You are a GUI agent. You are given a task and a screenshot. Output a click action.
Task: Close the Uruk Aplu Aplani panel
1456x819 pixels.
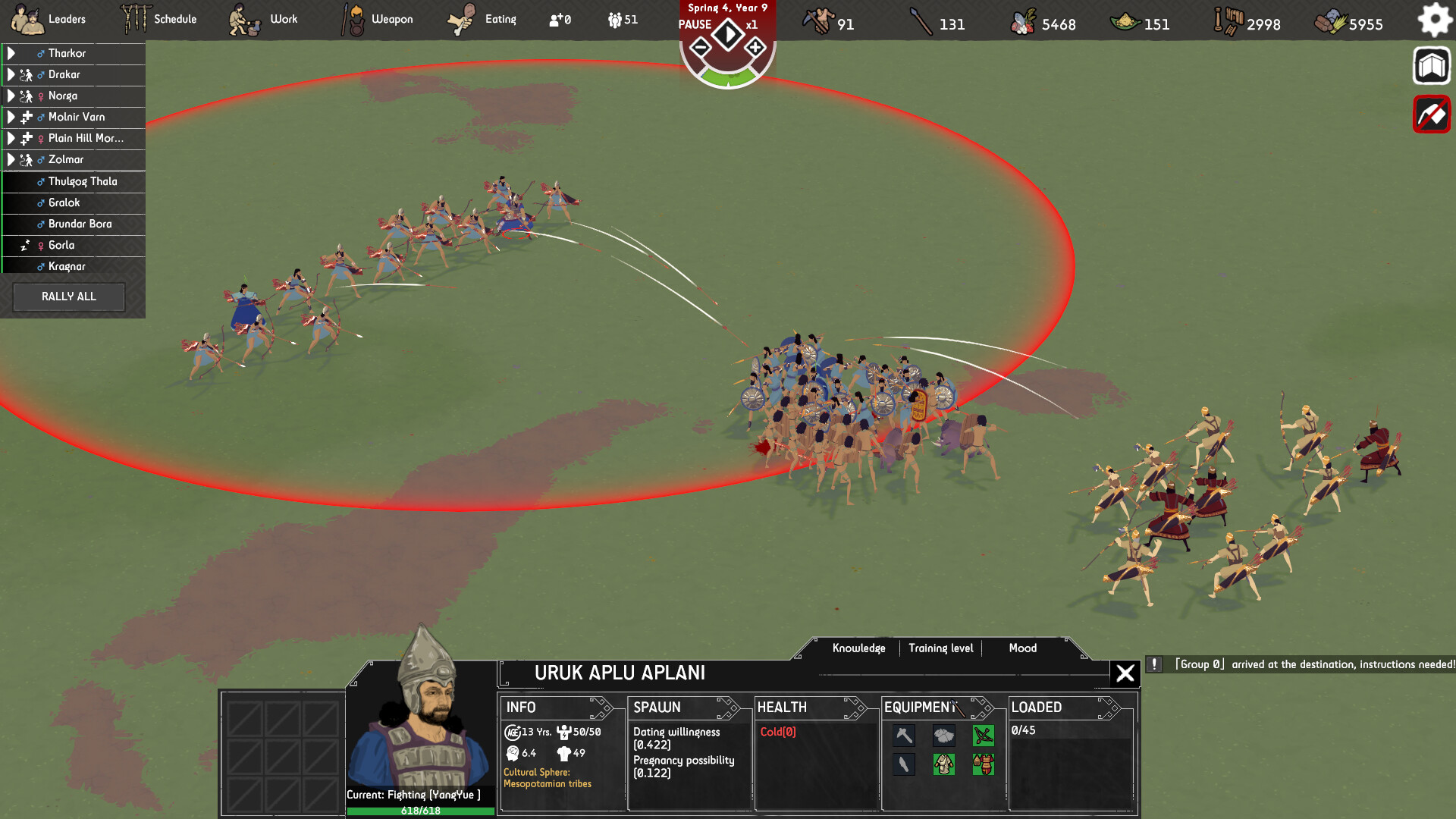1125,673
